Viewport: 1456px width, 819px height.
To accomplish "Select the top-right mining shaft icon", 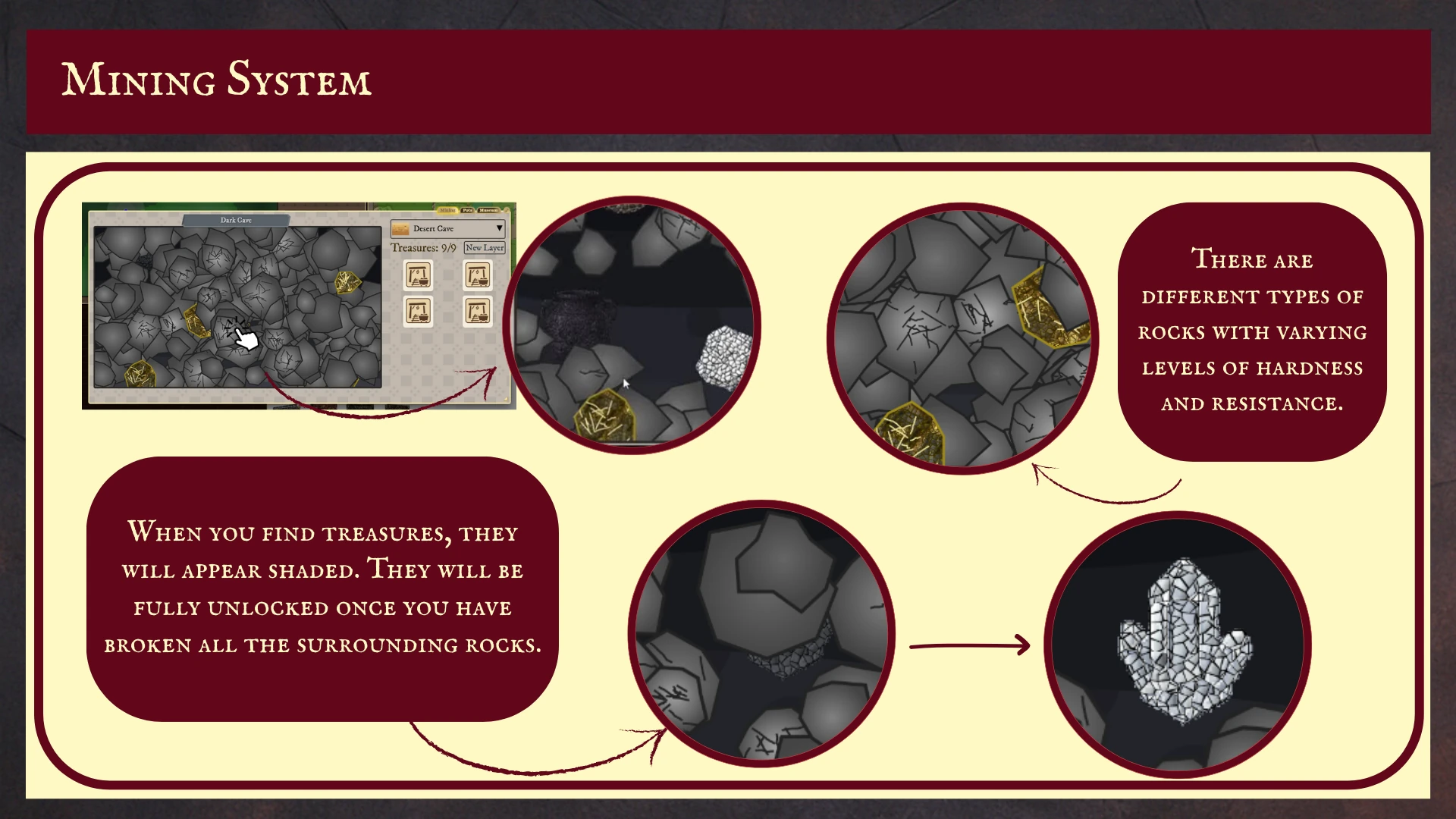I will (x=479, y=275).
